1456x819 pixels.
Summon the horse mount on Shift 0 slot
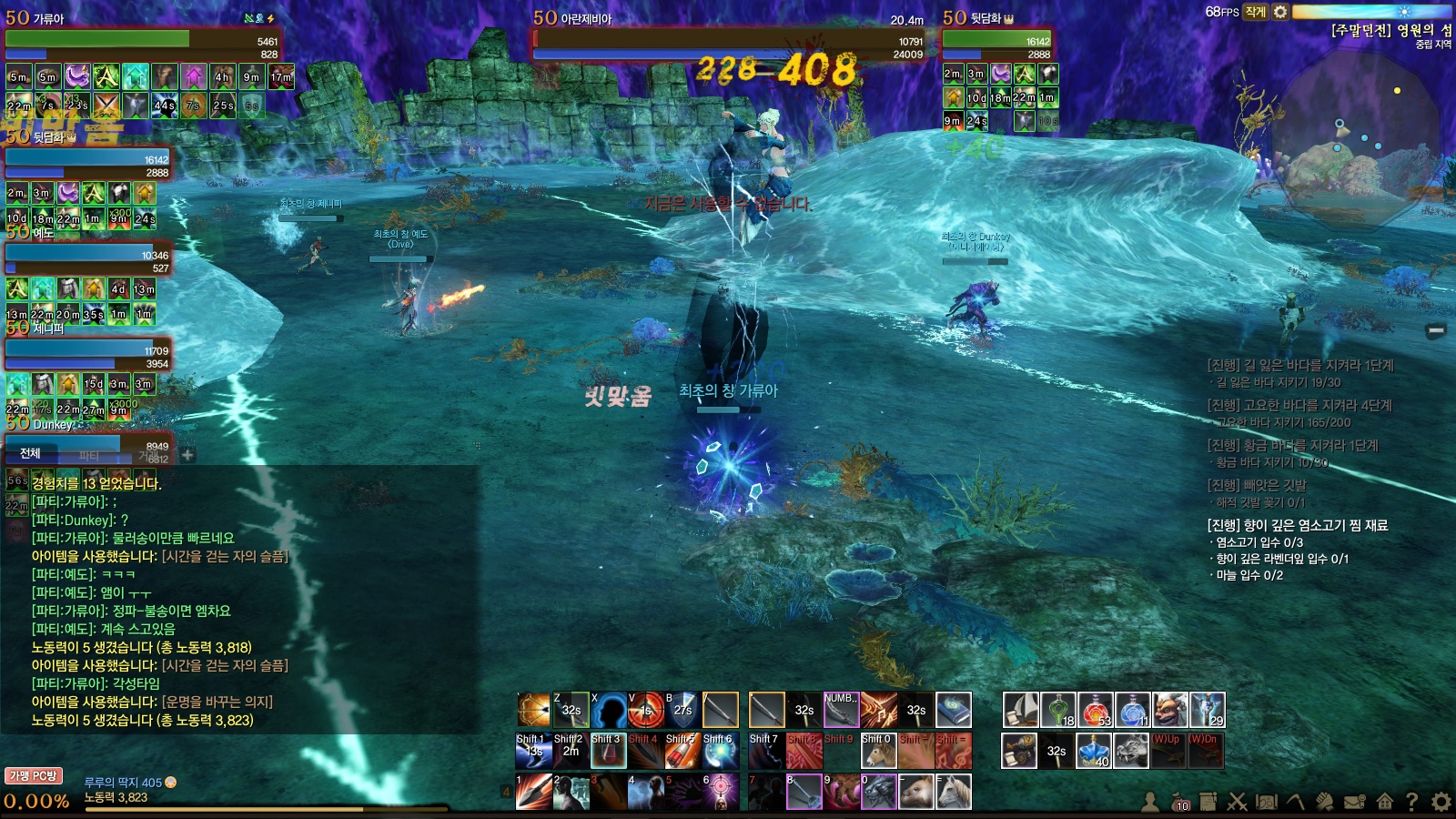[878, 752]
